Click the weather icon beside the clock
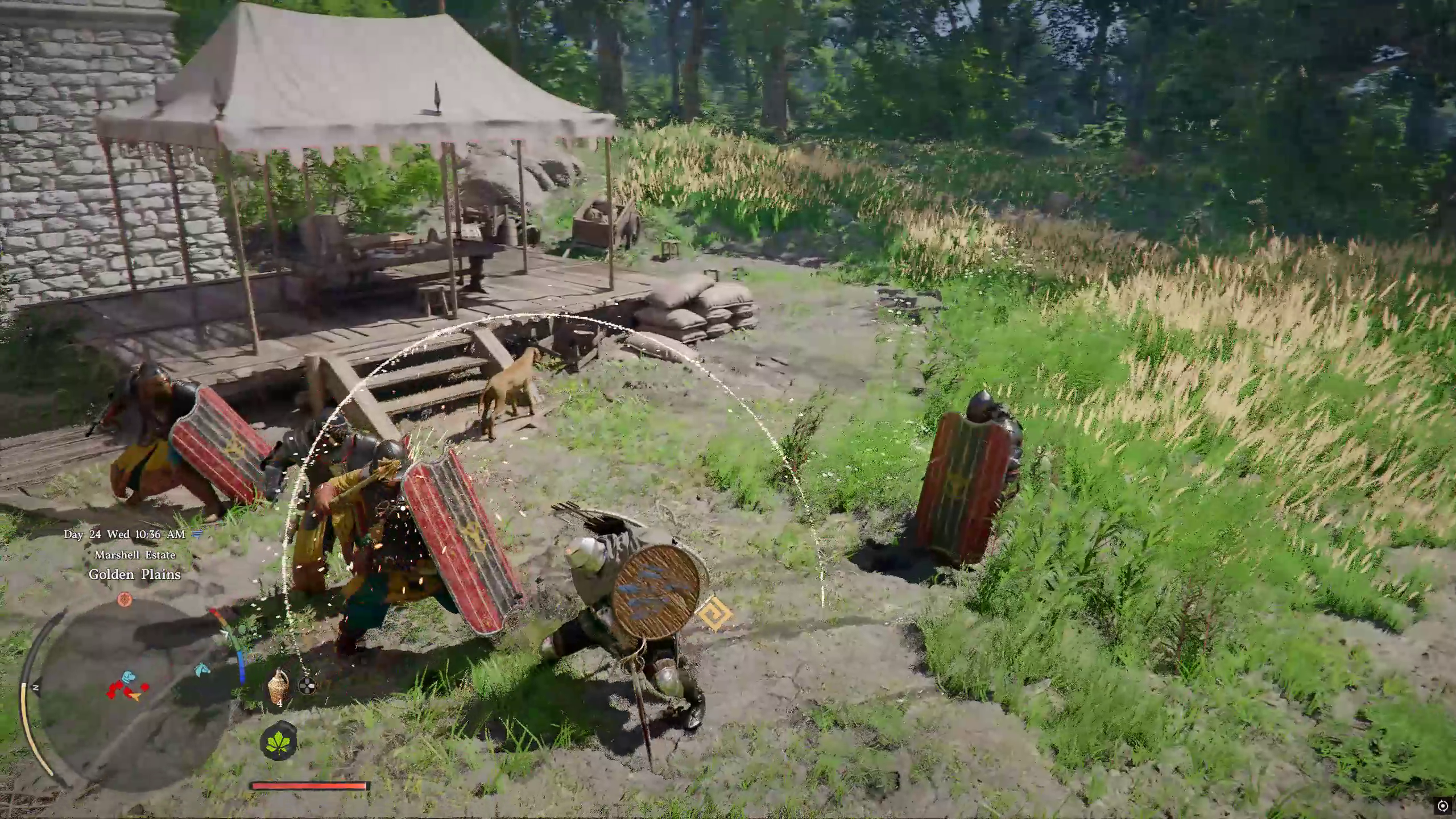Screen dimensions: 1456x819 pyautogui.click(x=195, y=535)
